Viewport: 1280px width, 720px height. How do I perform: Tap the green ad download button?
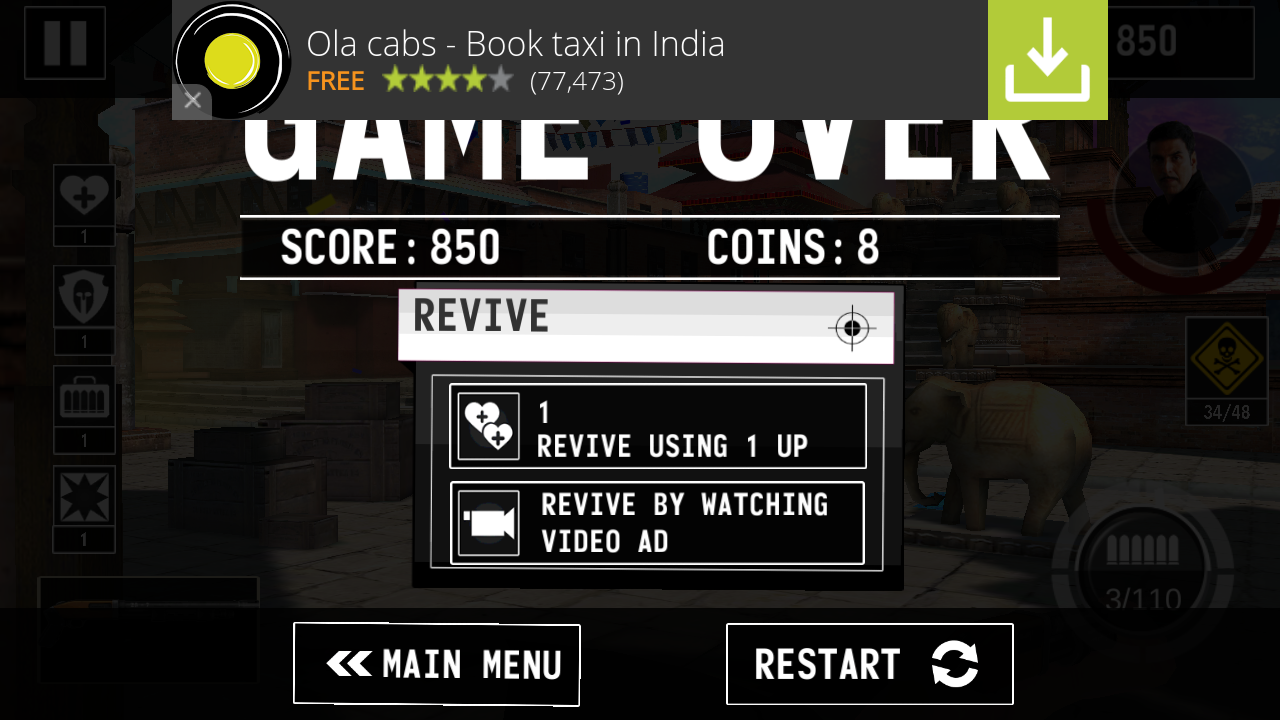pyautogui.click(x=1047, y=60)
